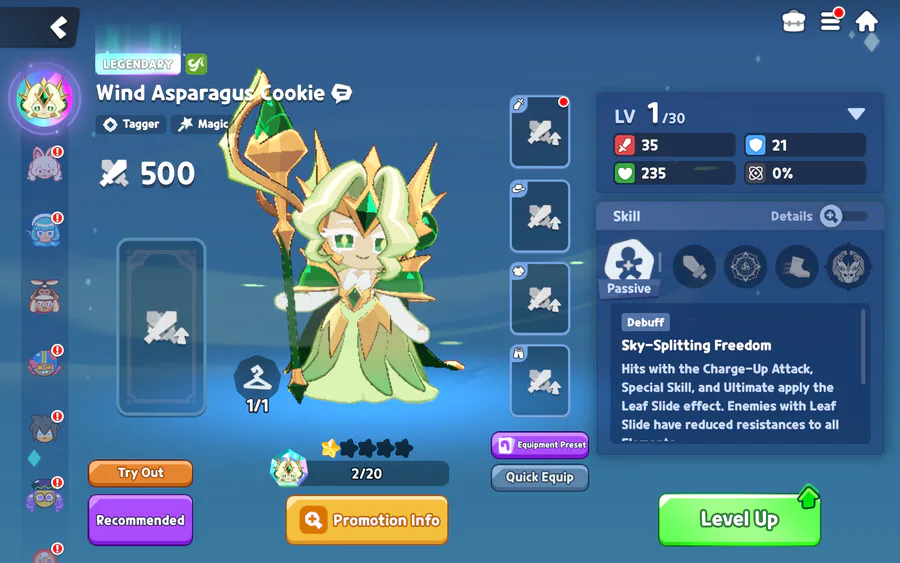Open Promotion Info
Viewport: 900px width, 563px height.
coord(367,520)
